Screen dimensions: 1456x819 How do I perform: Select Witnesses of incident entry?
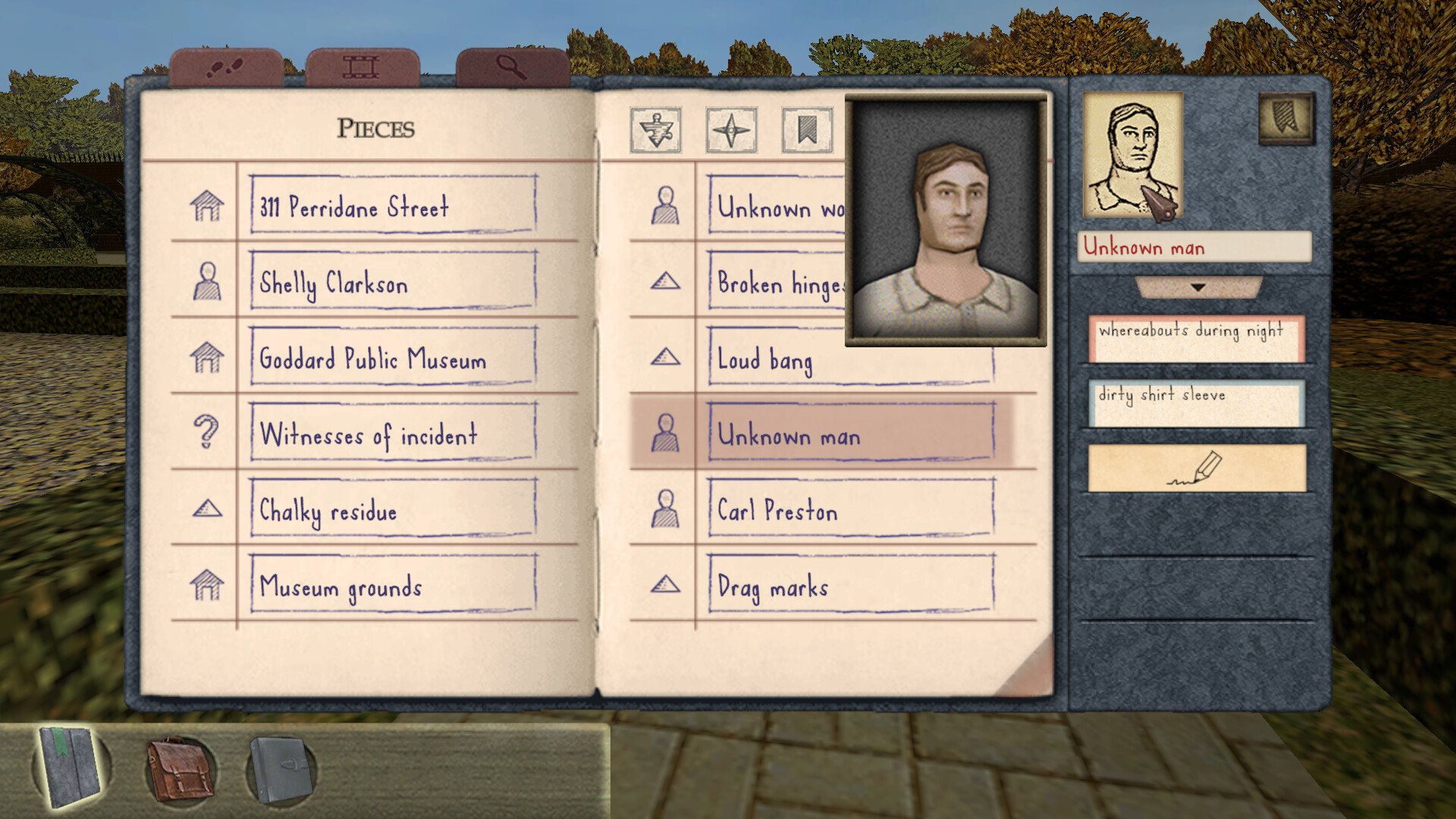pos(393,434)
